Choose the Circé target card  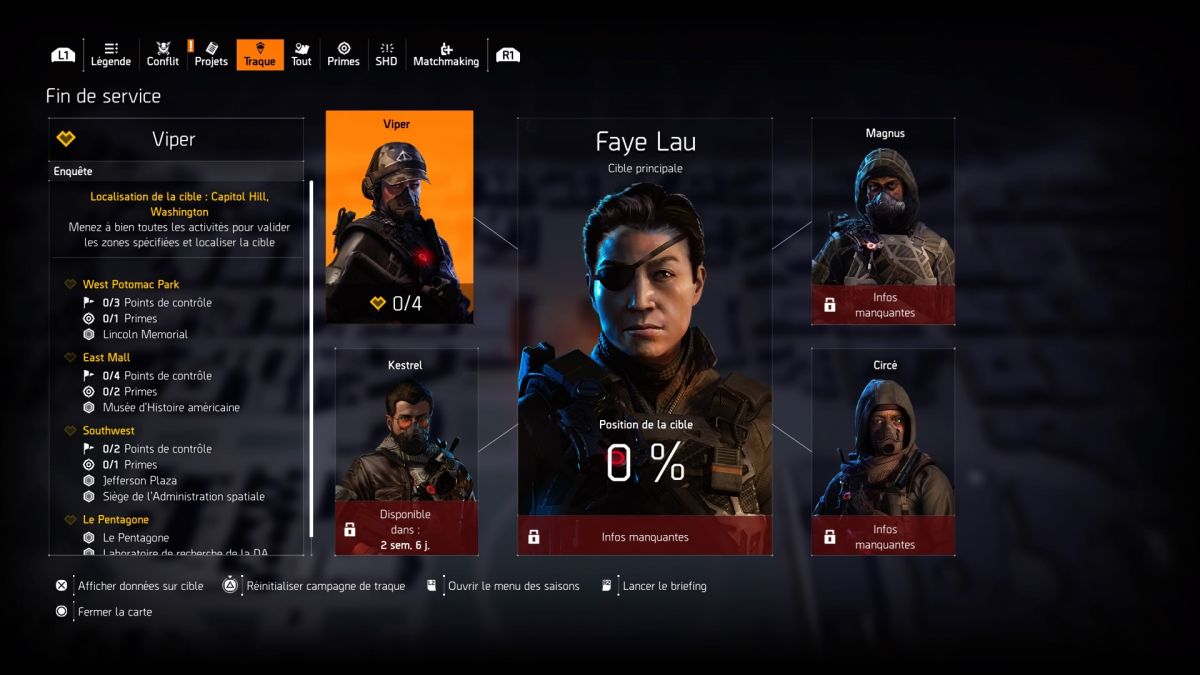pos(882,451)
